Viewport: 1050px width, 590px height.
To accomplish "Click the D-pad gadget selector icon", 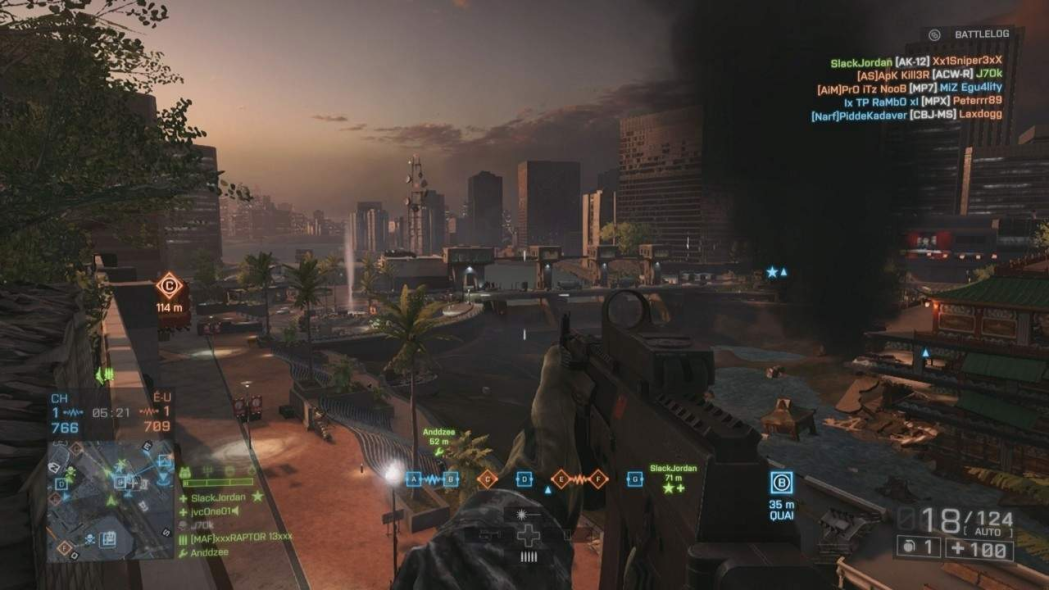I will coord(529,534).
